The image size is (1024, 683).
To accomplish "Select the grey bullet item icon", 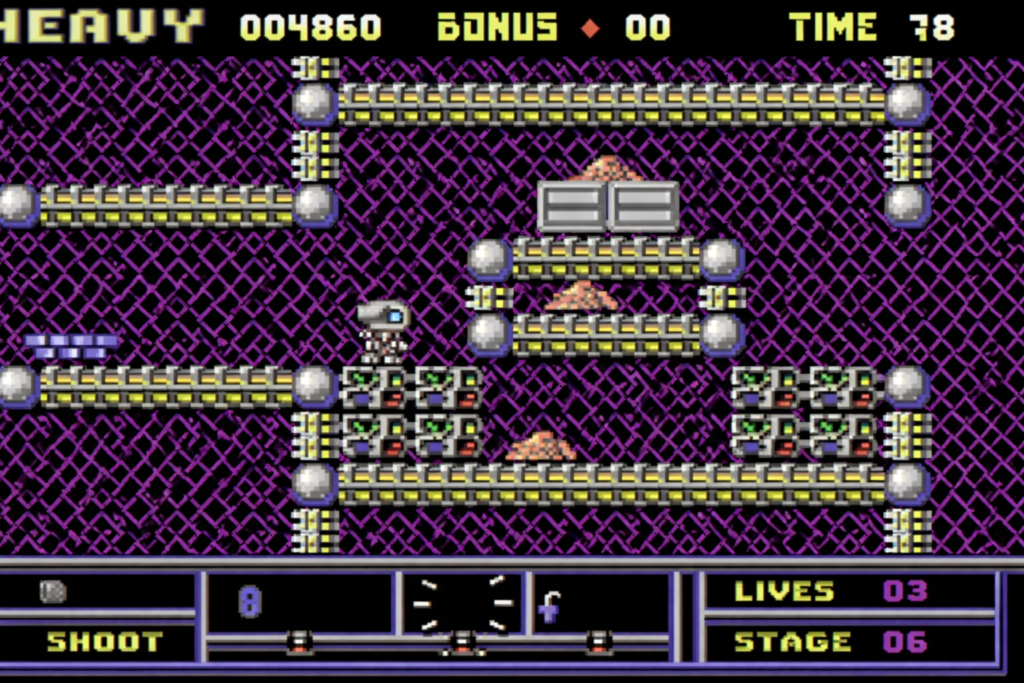I will click(x=53, y=591).
